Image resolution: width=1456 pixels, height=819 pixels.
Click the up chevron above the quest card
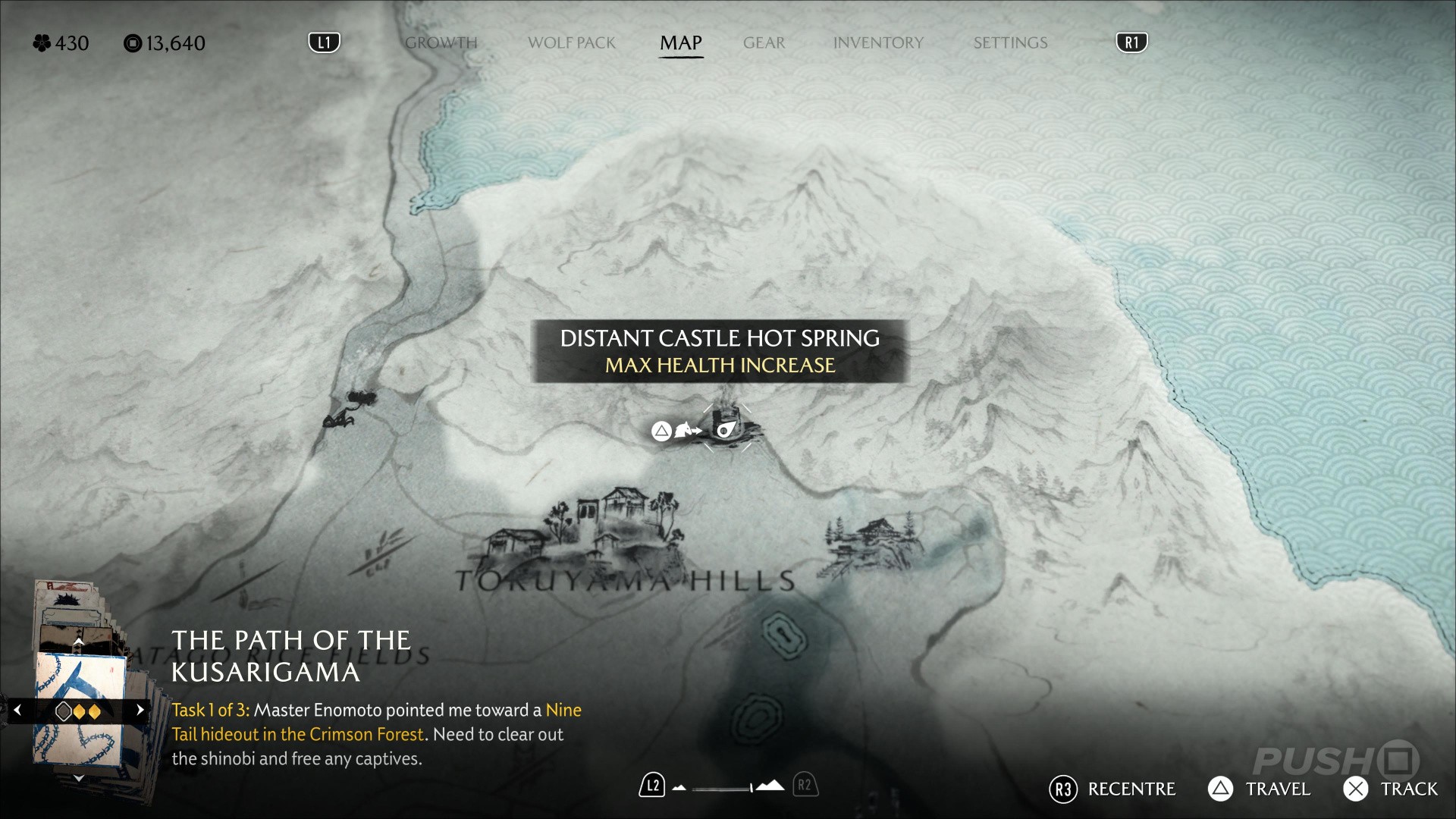click(x=78, y=642)
